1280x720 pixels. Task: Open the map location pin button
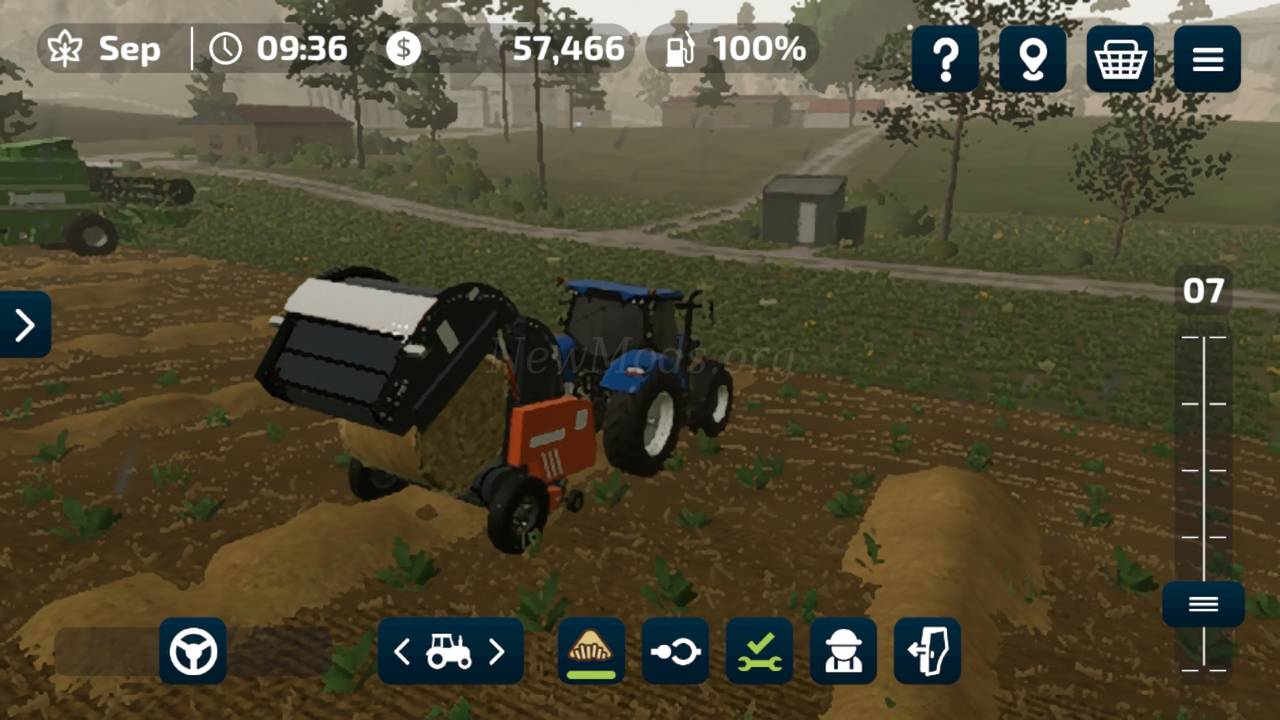tap(1032, 60)
